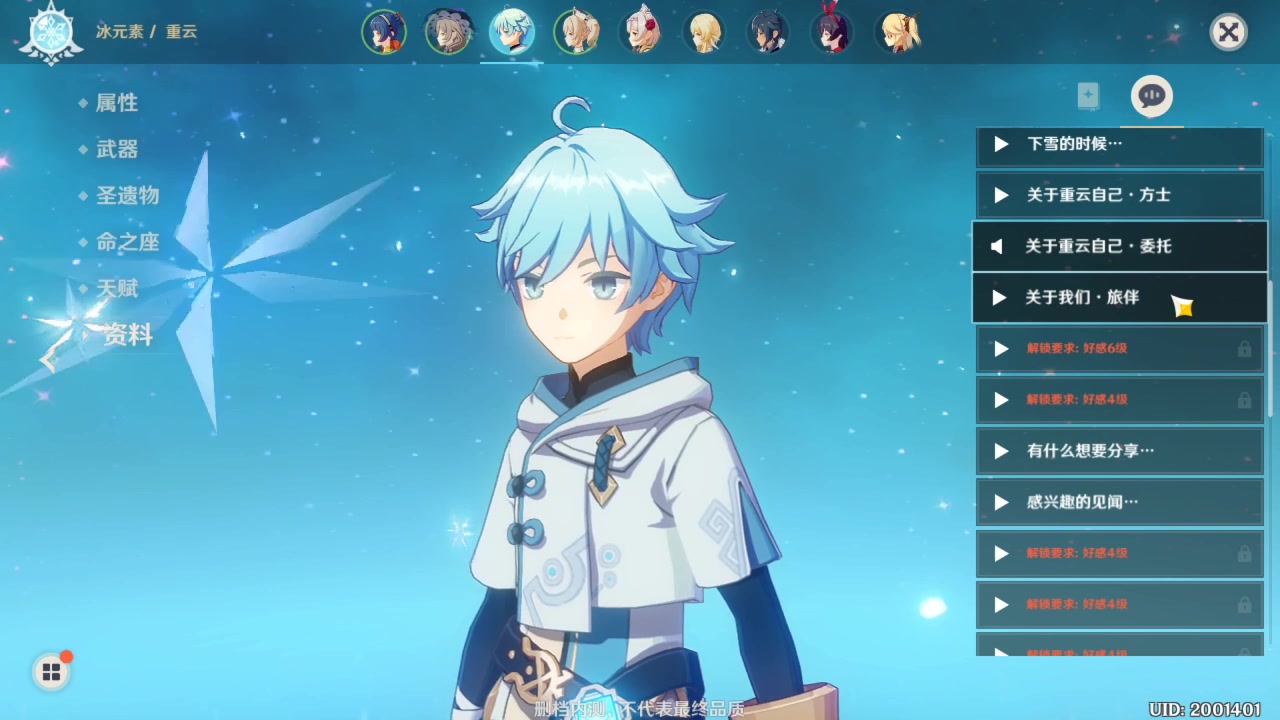This screenshot has height=720, width=1280.
Task: Show the 天赋 talents page
Action: [117, 288]
